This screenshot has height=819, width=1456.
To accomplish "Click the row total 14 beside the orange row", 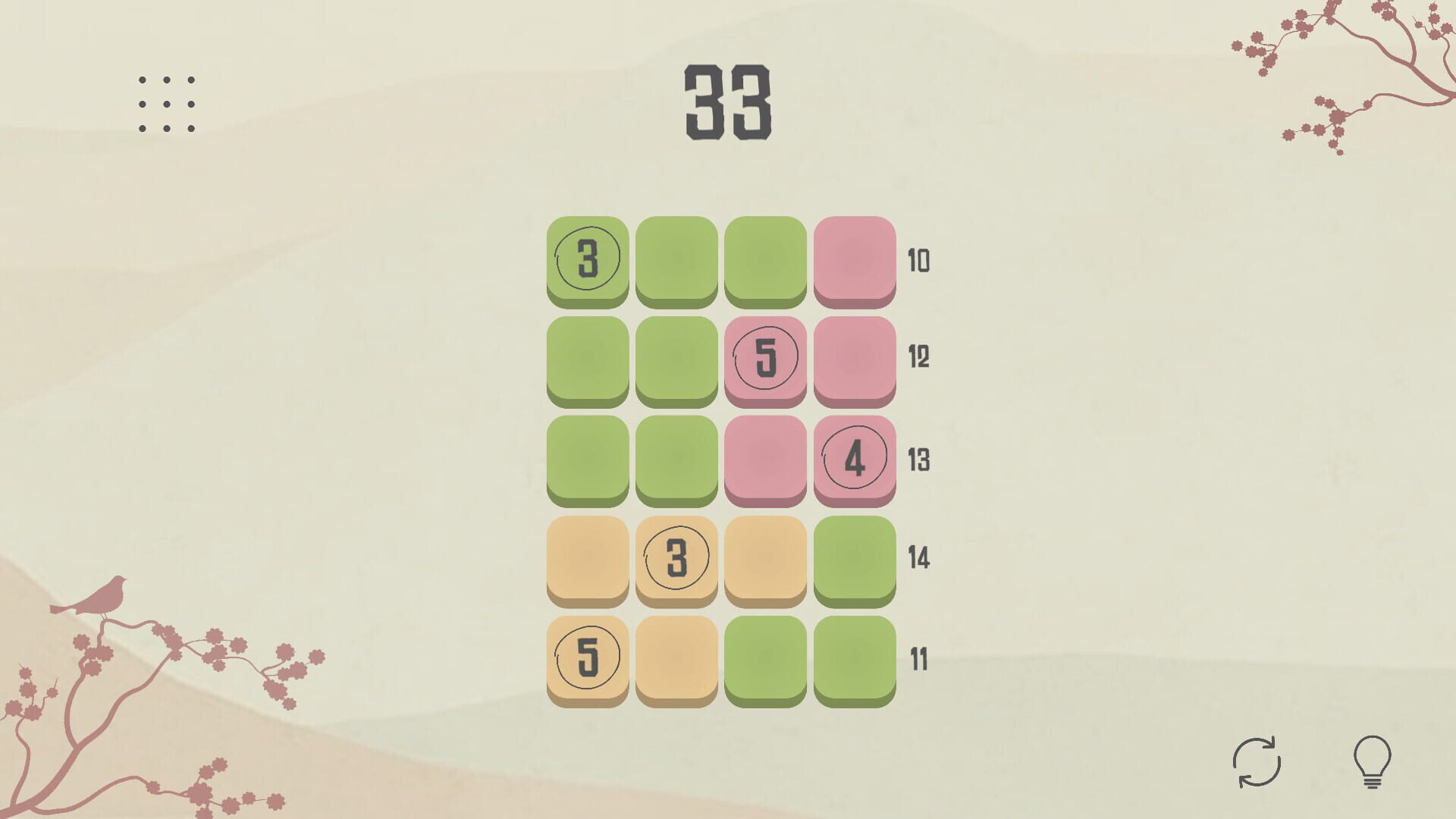I will point(919,560).
